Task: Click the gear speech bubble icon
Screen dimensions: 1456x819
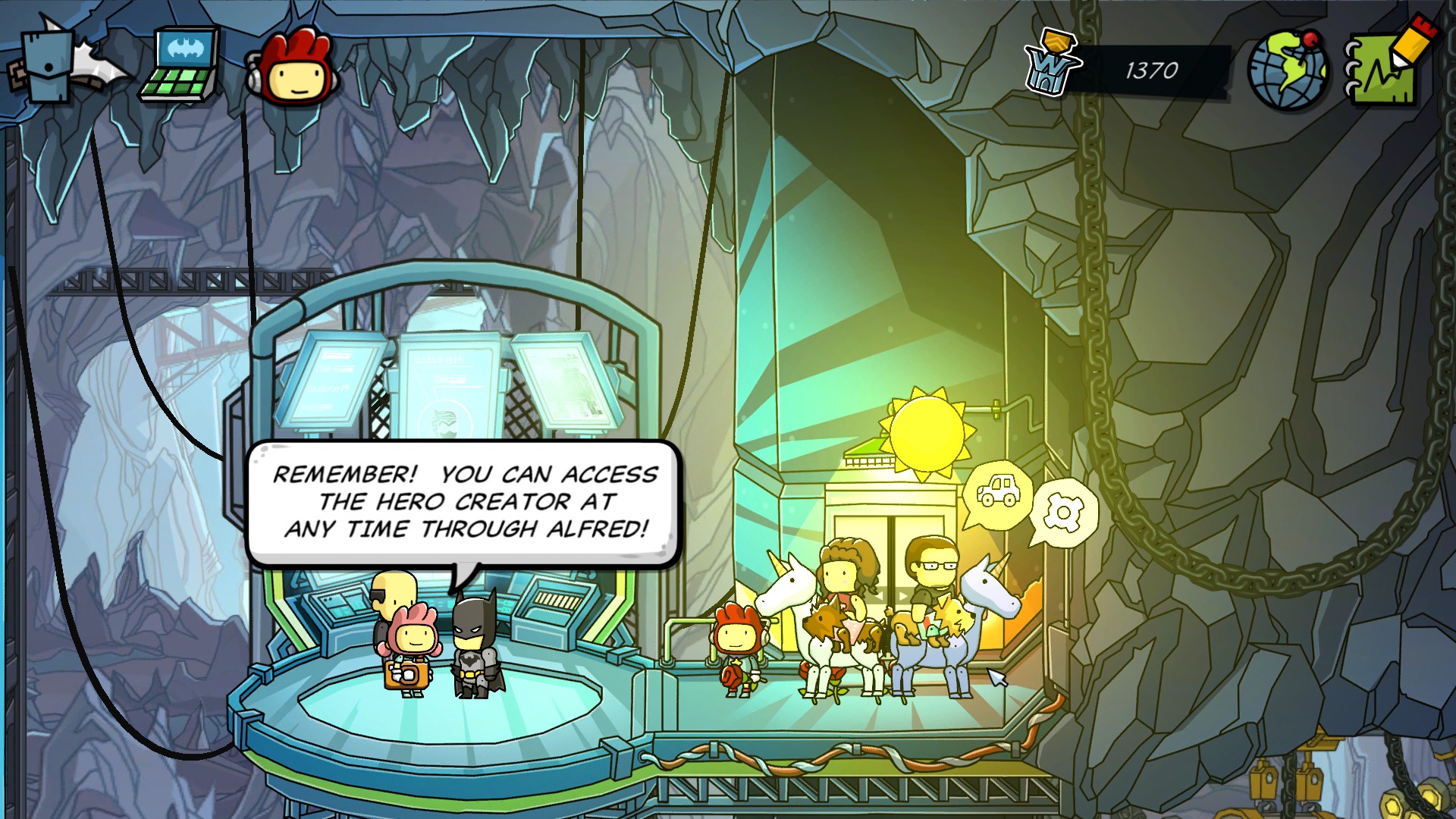Action: pos(1064,513)
